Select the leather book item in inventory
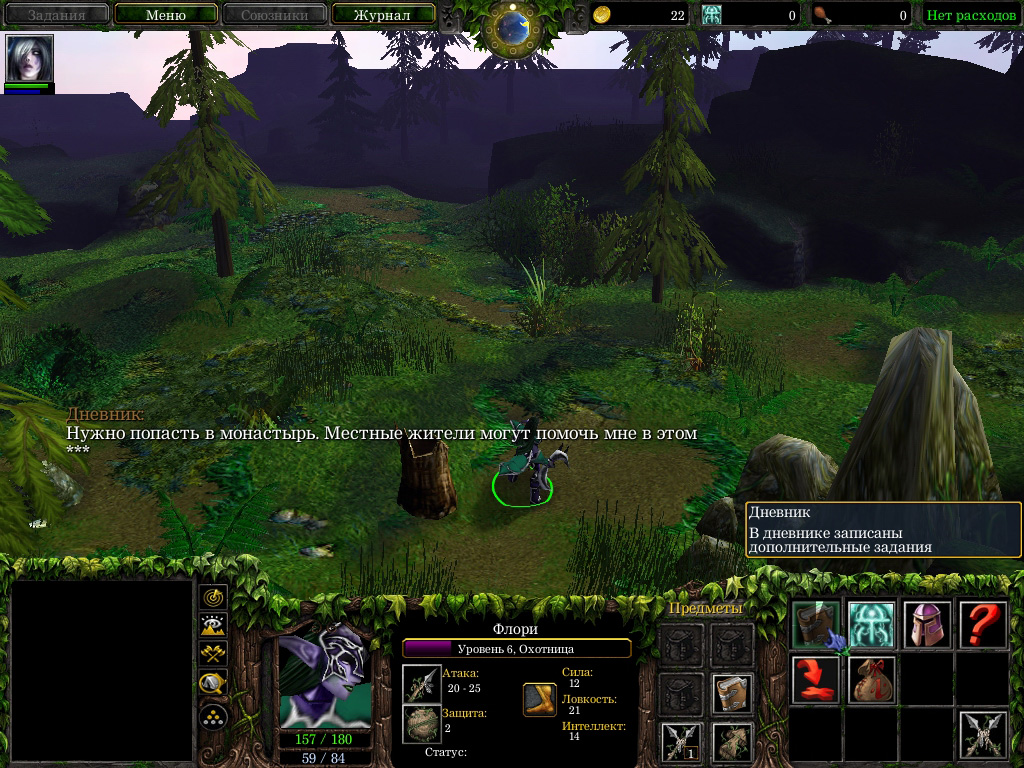 coord(732,694)
